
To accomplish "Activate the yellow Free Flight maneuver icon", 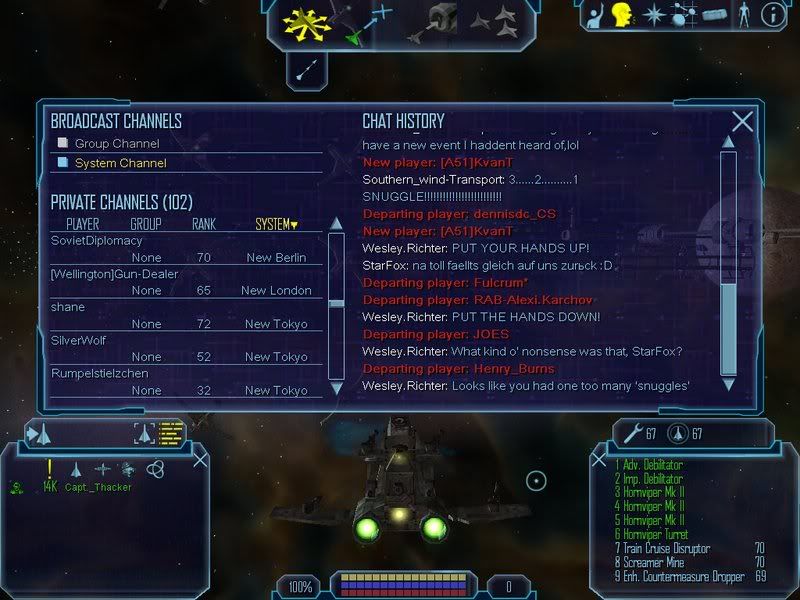I will [305, 22].
